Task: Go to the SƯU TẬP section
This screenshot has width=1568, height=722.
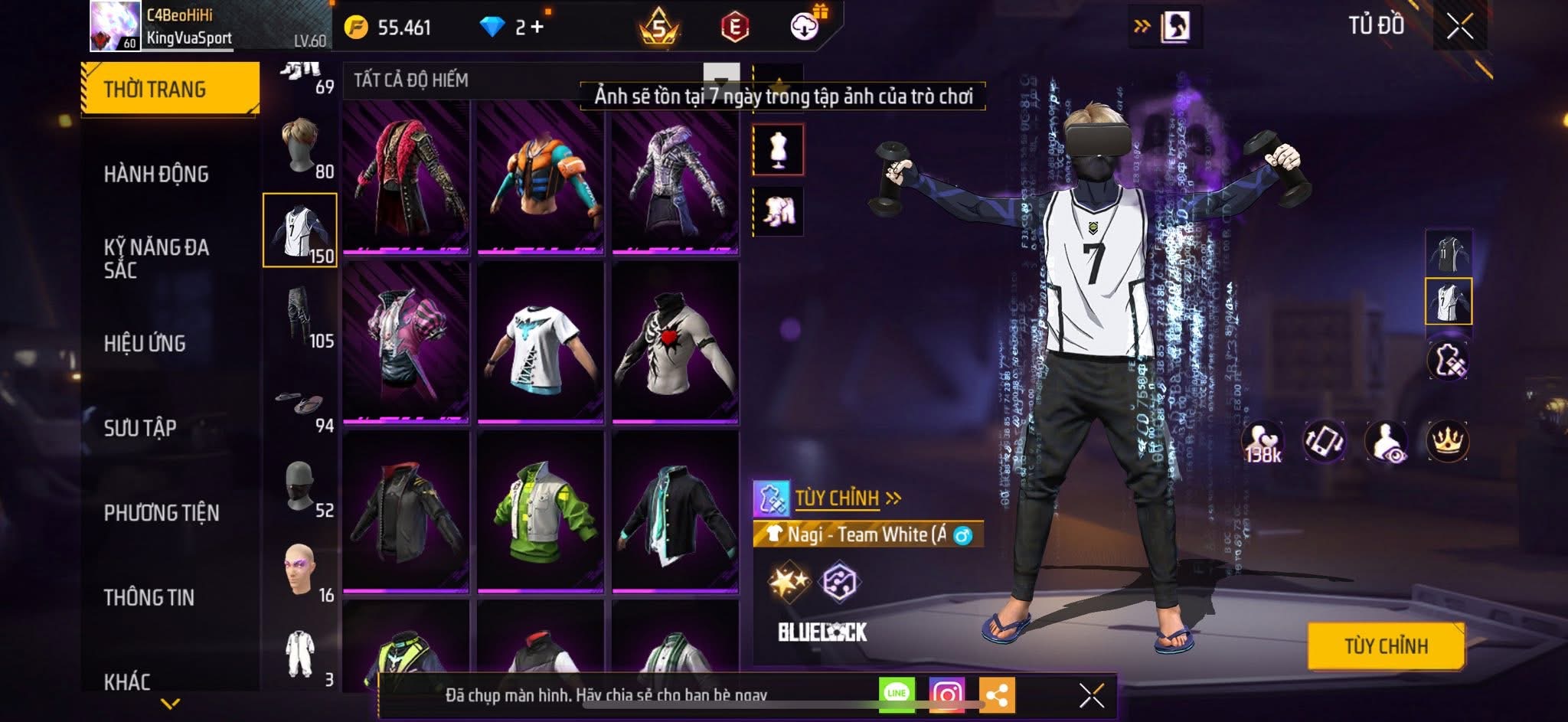Action: (140, 428)
